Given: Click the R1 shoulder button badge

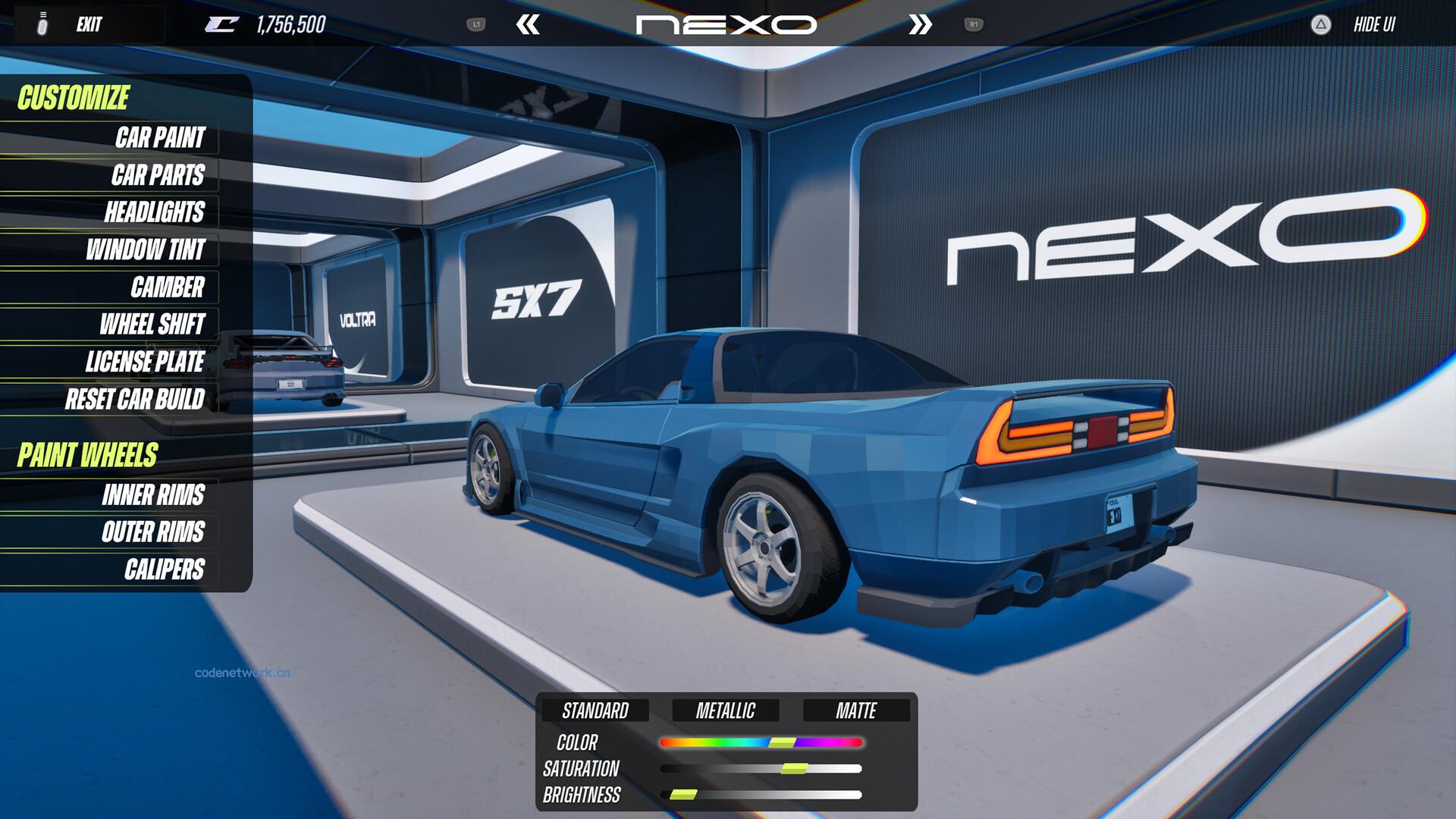Looking at the screenshot, I should [975, 24].
